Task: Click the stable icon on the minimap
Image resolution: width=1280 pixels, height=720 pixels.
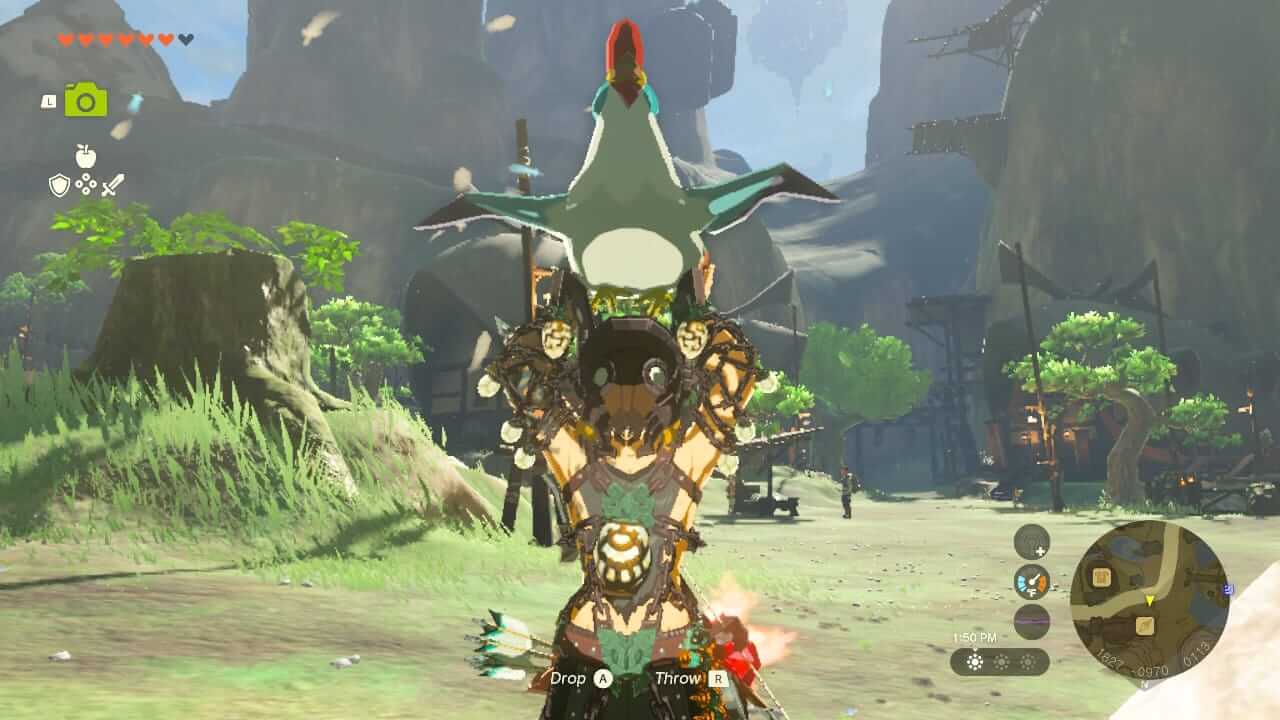Action: [1102, 578]
